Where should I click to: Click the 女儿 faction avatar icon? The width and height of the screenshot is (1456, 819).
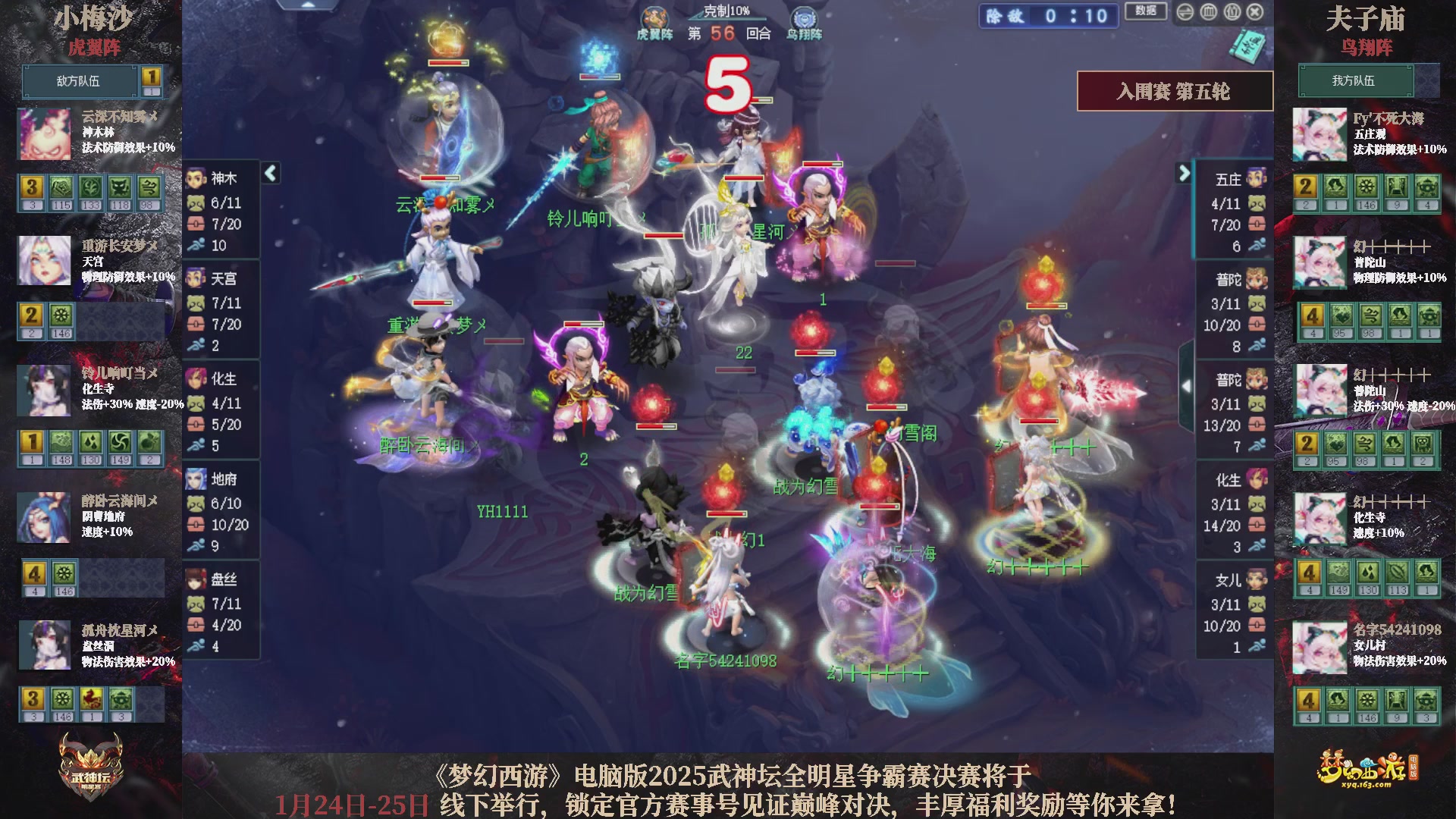[1257, 580]
